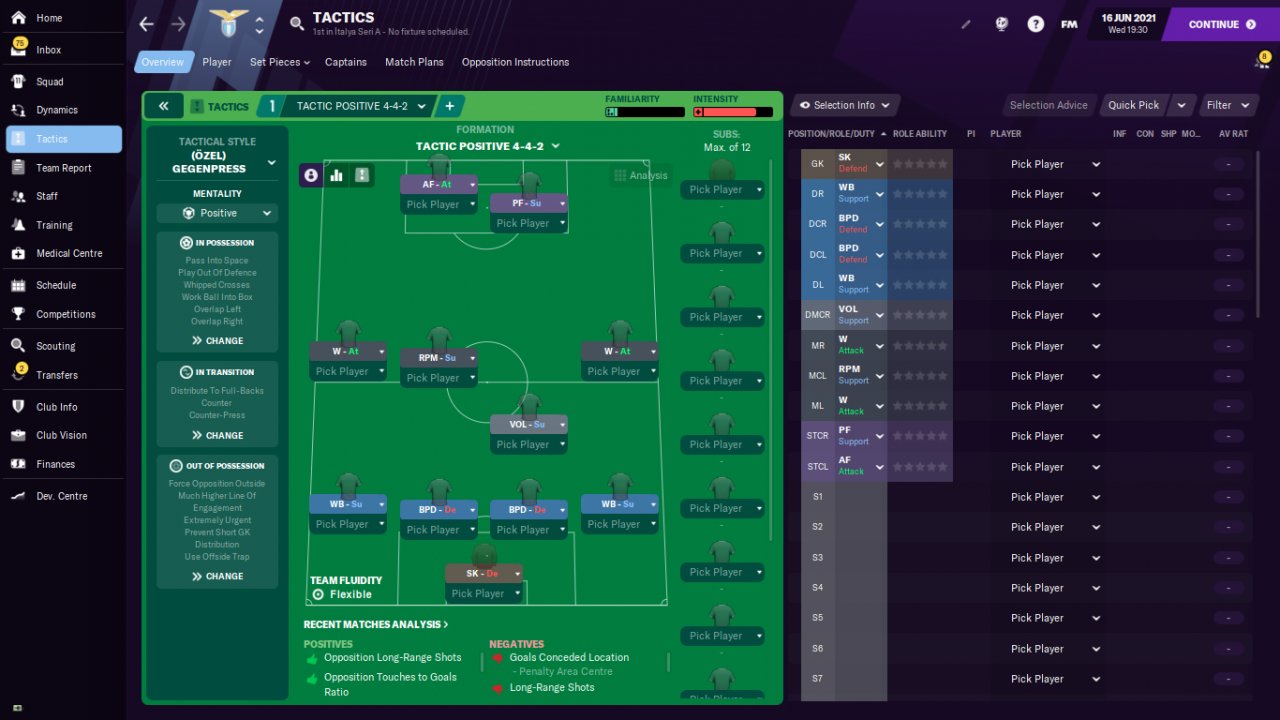Go to the Squad screen
This screenshot has width=1280, height=720.
[49, 81]
